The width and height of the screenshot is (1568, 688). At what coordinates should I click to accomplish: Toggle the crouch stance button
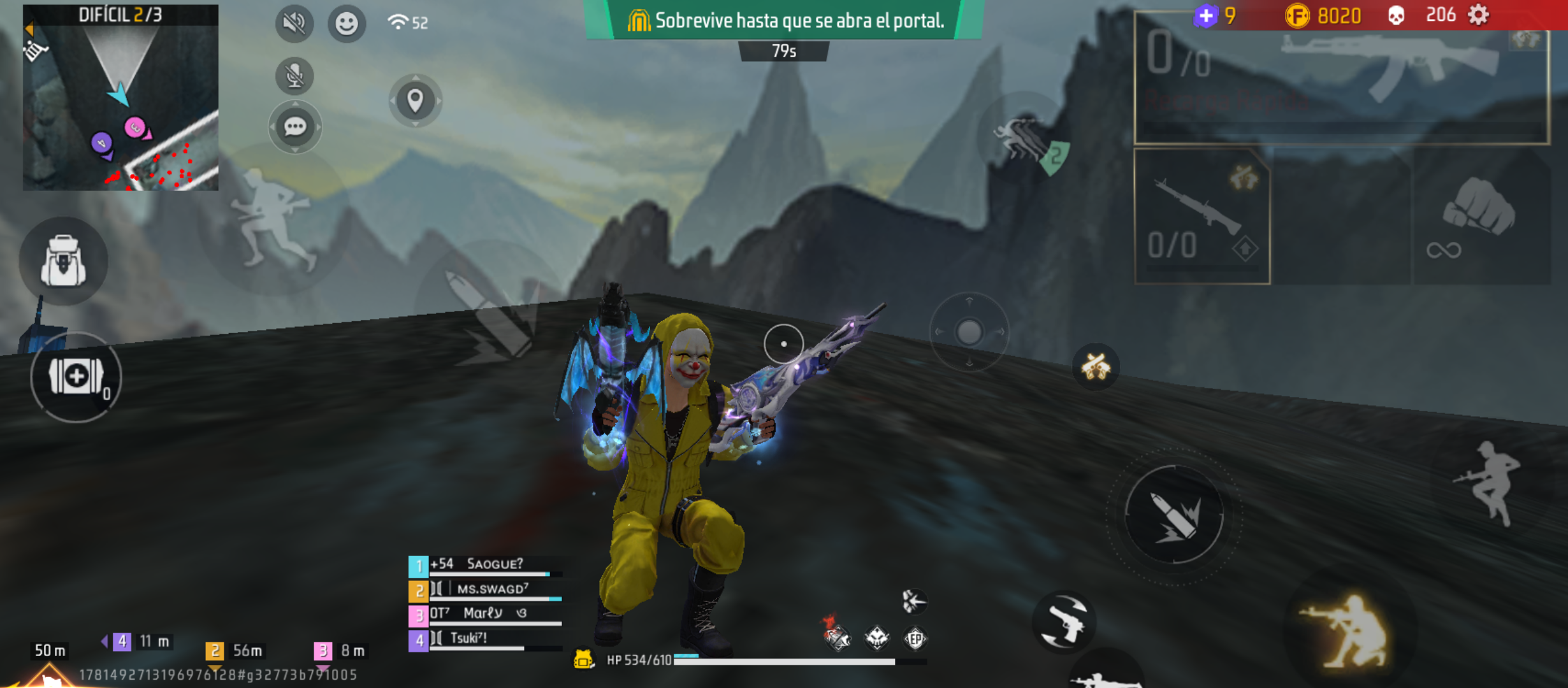pos(1350,631)
